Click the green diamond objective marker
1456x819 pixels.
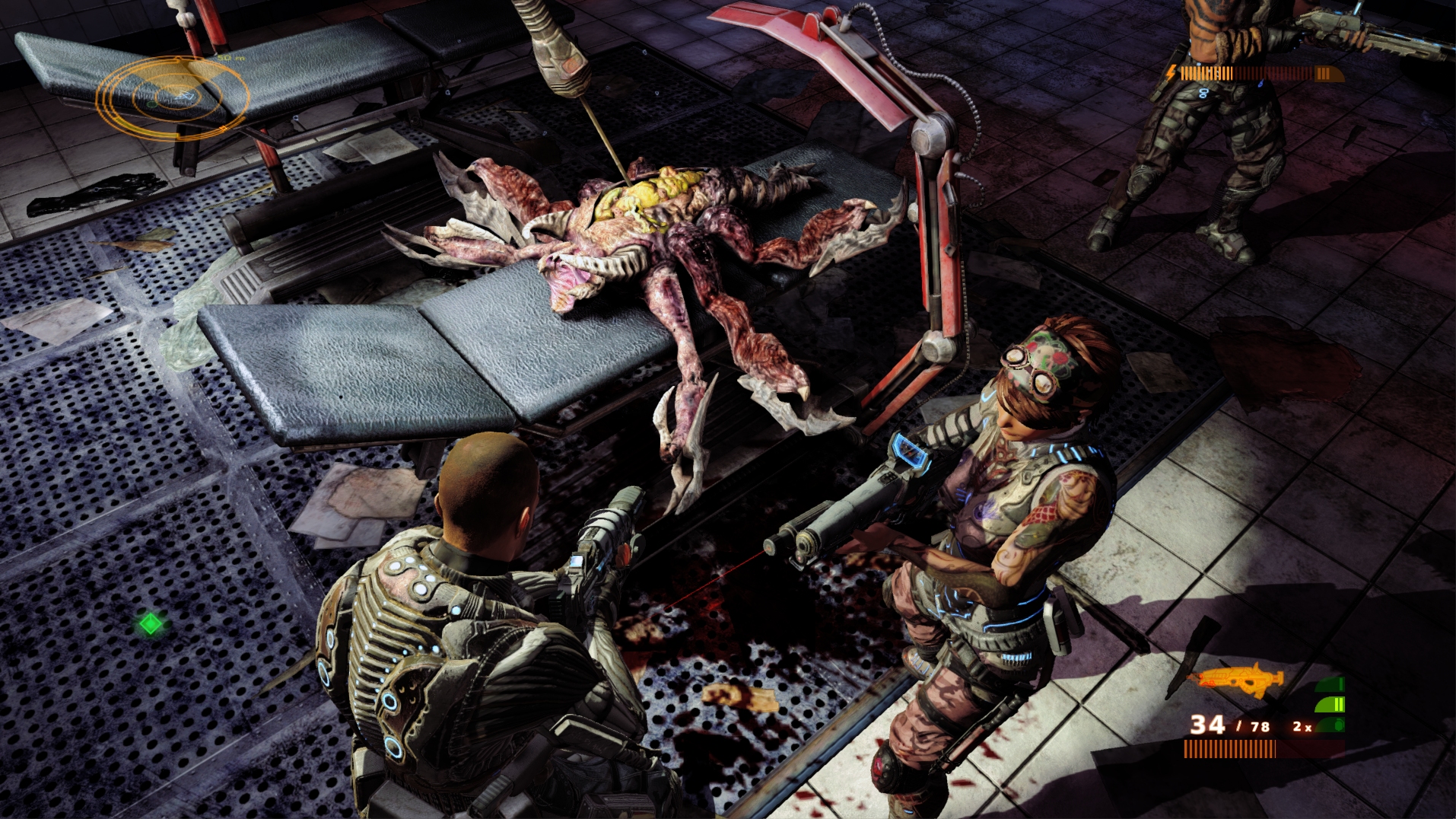[x=151, y=624]
